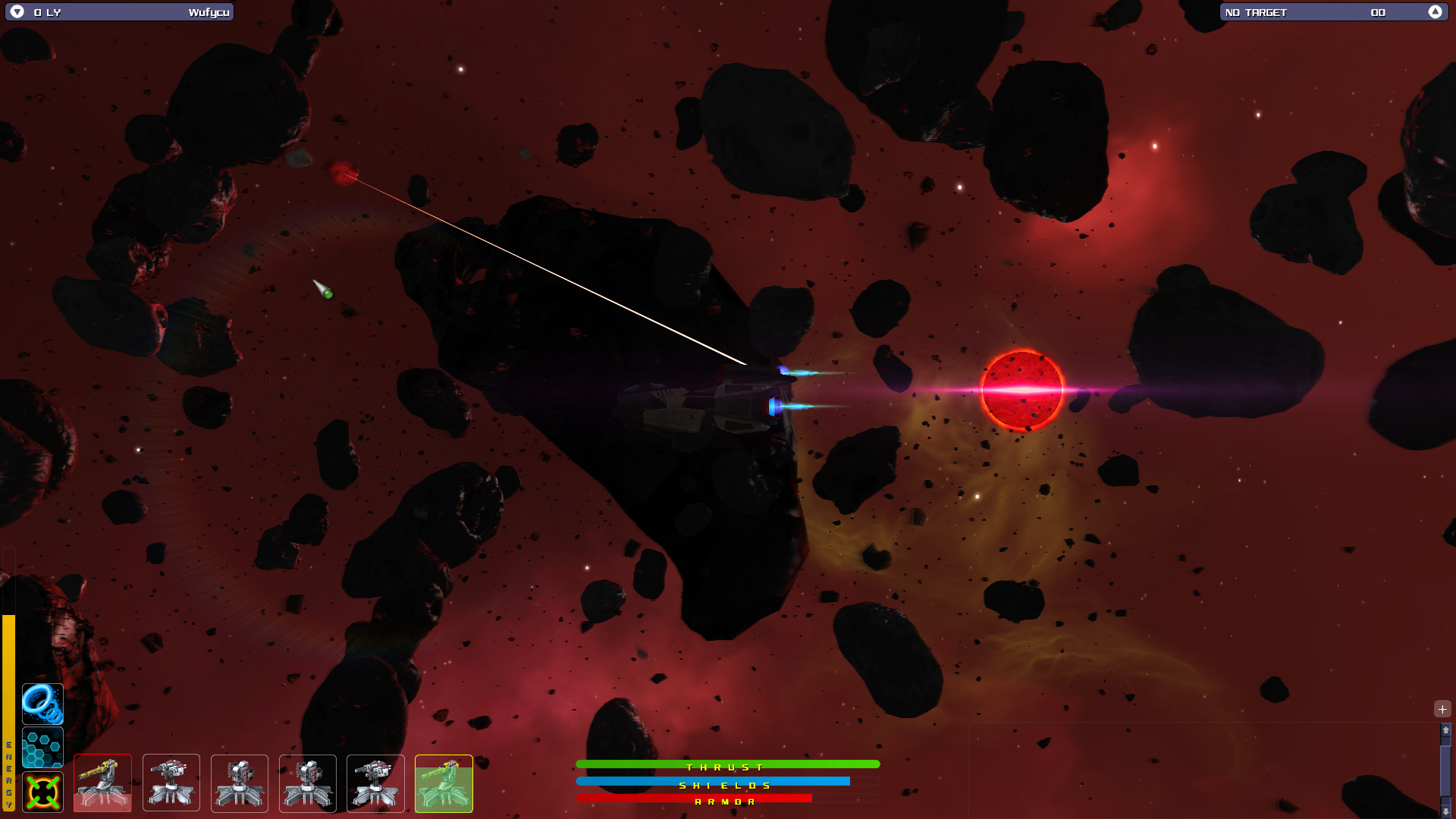
Task: Choose the third boxy launcher turret
Action: (x=239, y=783)
